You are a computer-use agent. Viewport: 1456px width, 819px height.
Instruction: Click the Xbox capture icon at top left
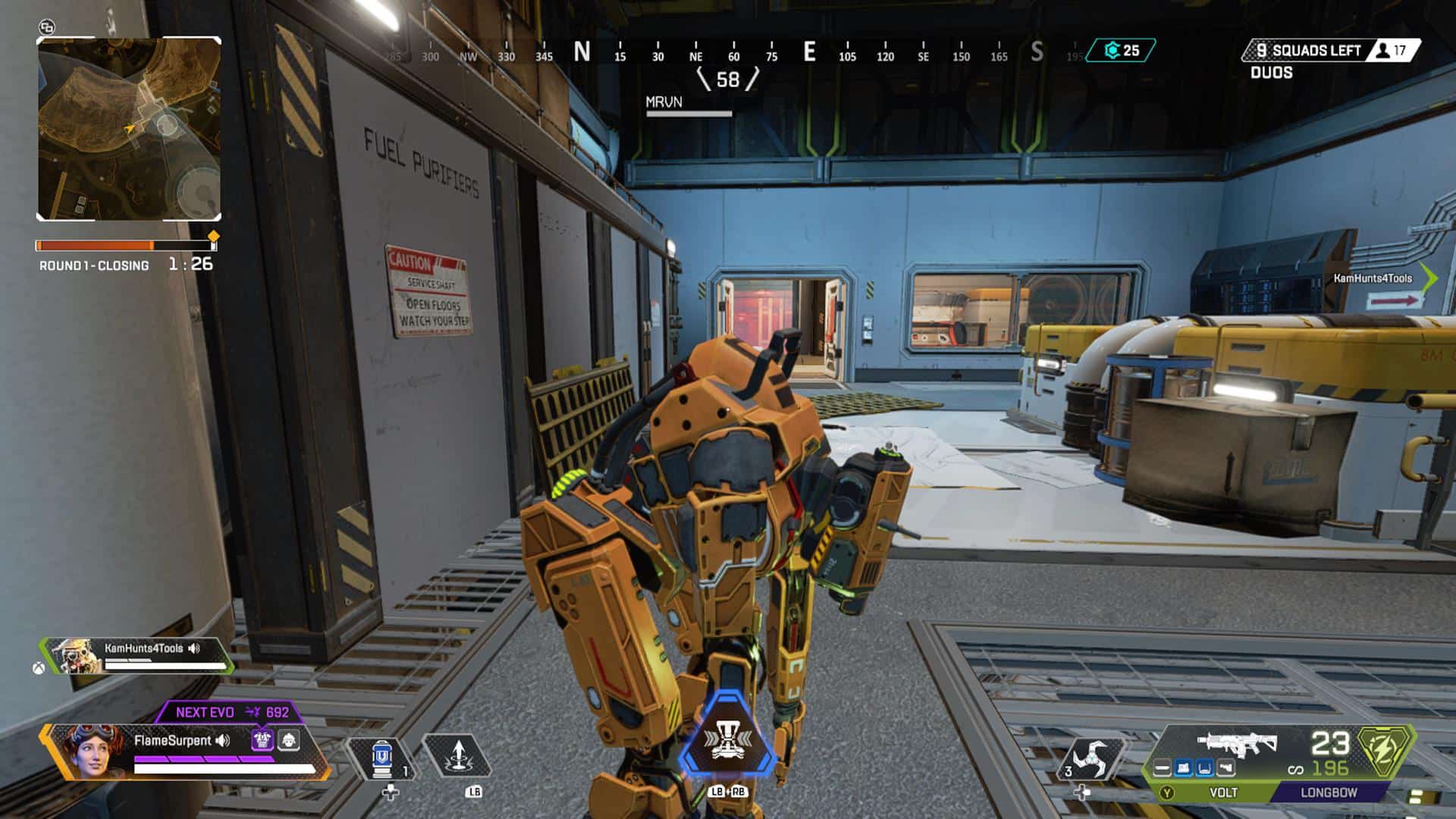pyautogui.click(x=47, y=26)
